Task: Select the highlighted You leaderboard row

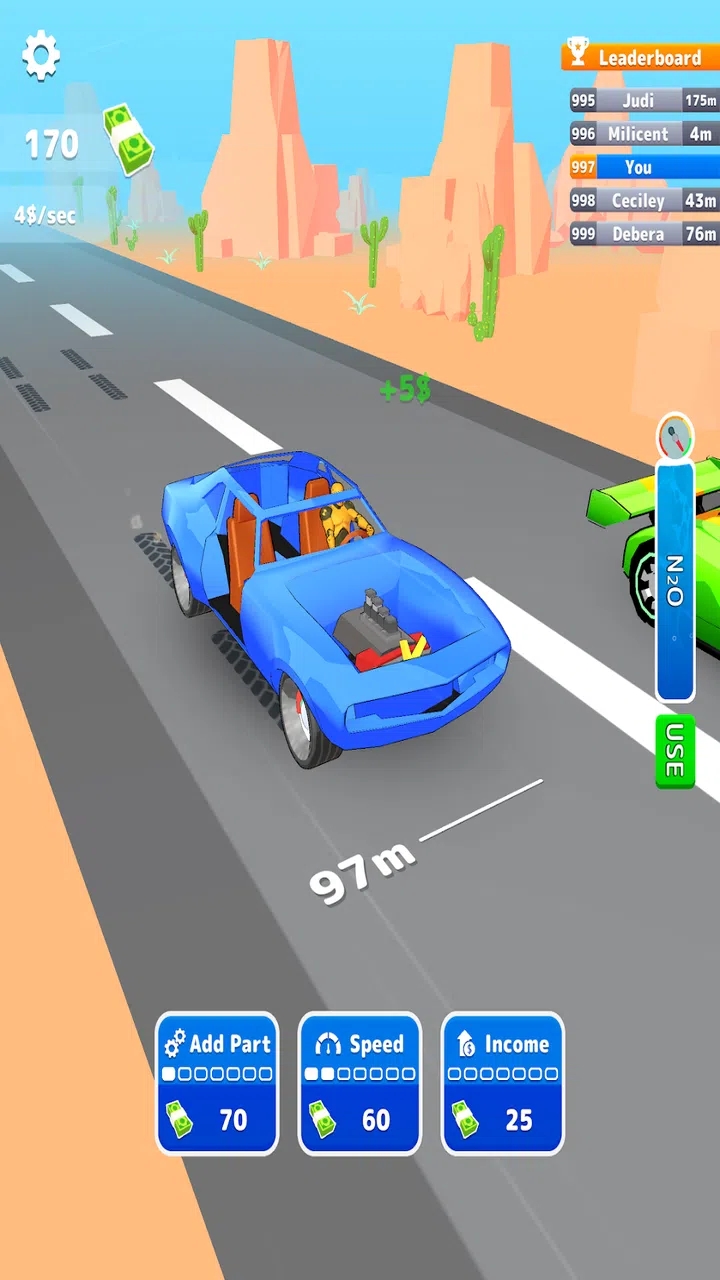Action: point(644,167)
